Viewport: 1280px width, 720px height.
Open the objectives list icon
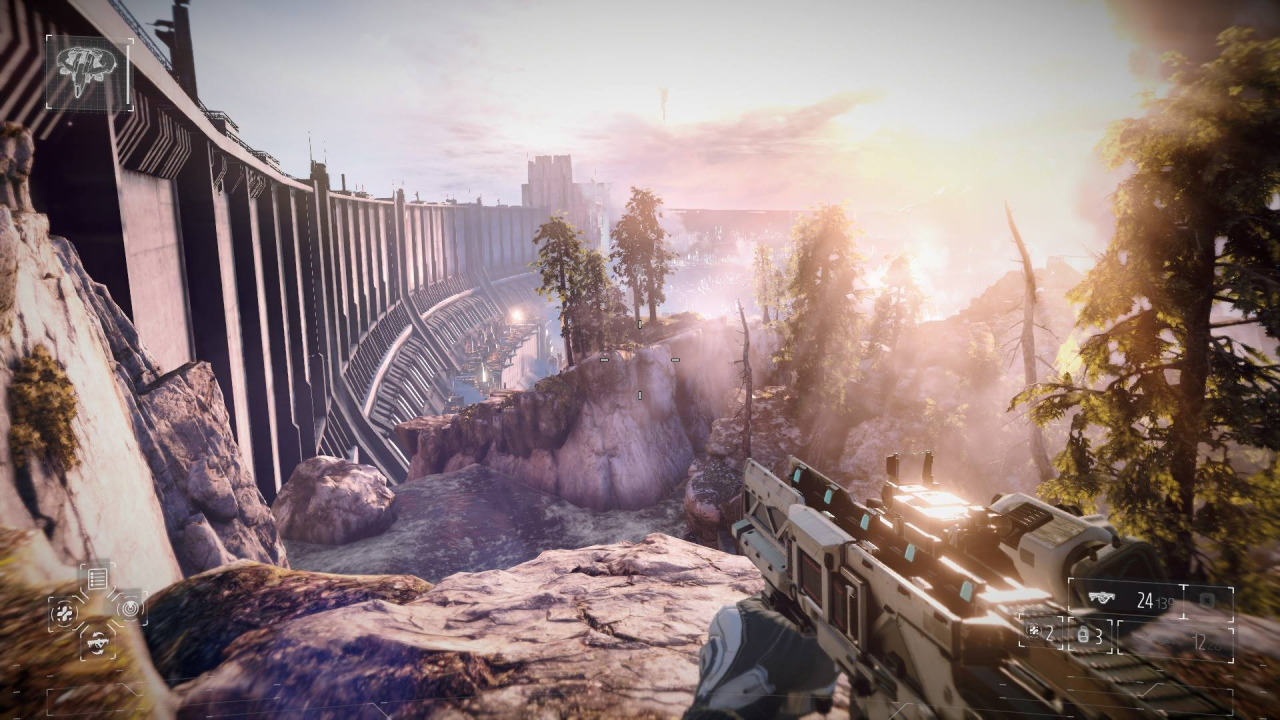click(x=97, y=578)
